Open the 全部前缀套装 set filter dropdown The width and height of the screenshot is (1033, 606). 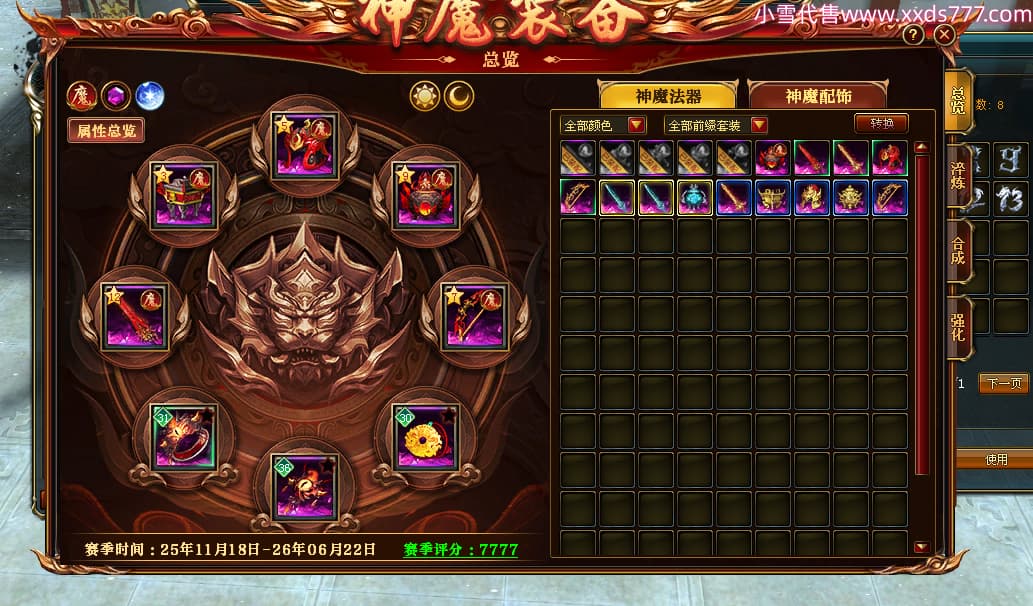tap(716, 125)
